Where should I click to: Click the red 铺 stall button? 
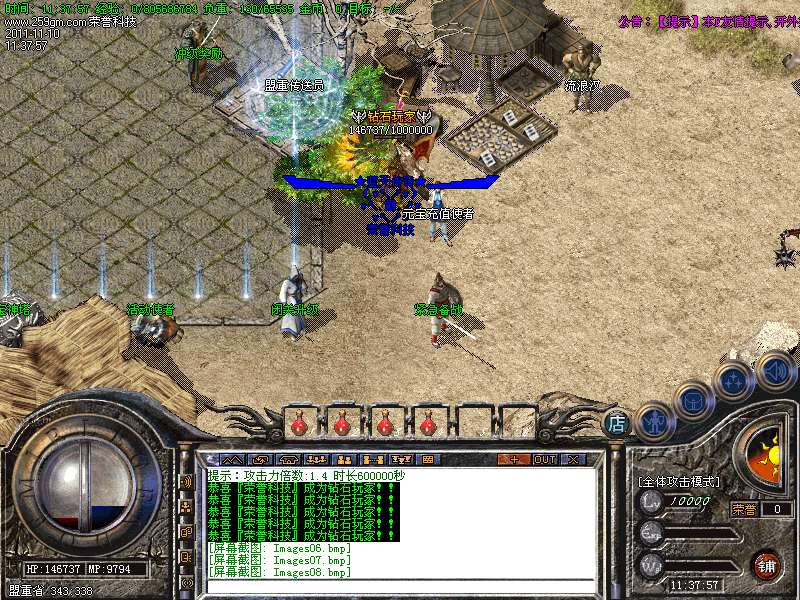[767, 564]
